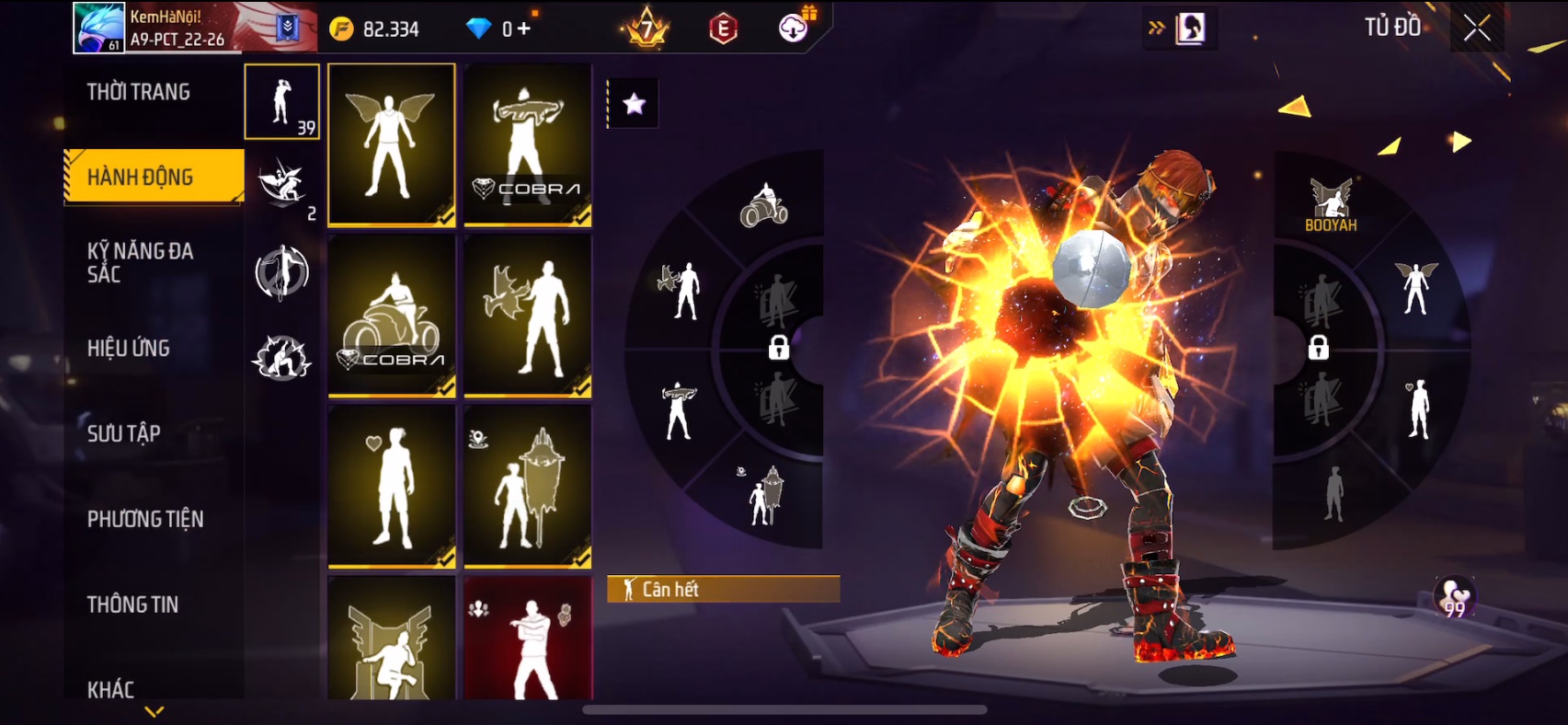Screen dimensions: 1568x725
Task: Switch to Kỹ Năng Đa Sắc tab
Action: pos(141,262)
